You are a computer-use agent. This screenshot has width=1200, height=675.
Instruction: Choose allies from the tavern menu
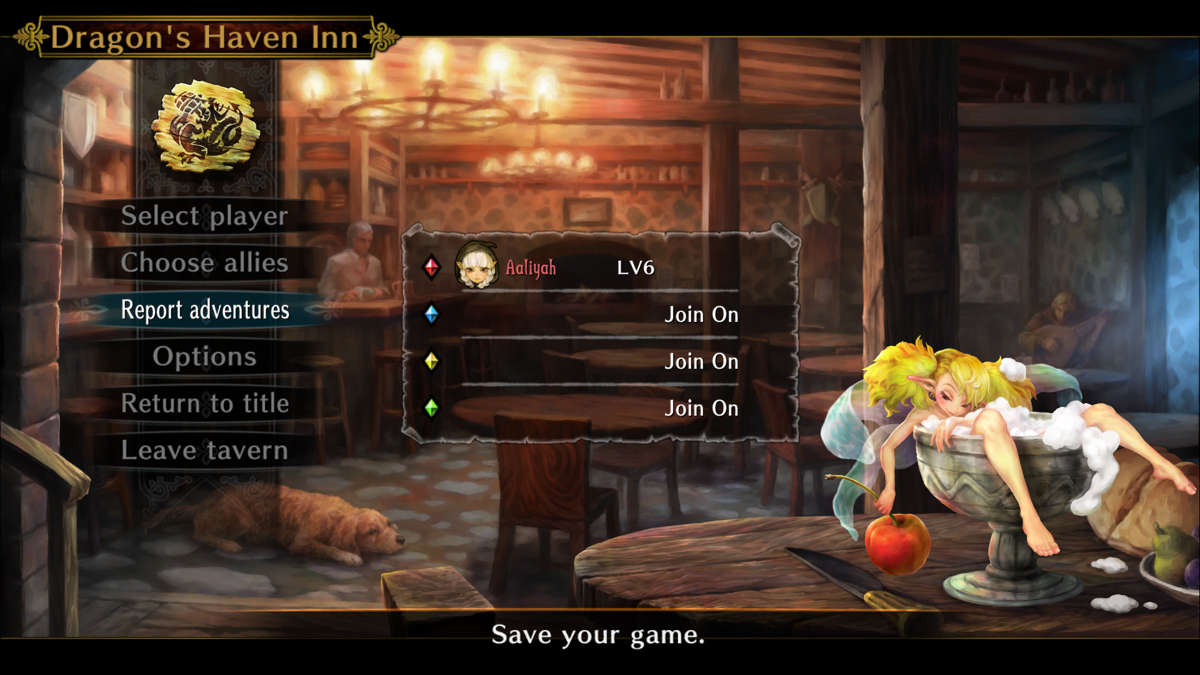pyautogui.click(x=204, y=263)
